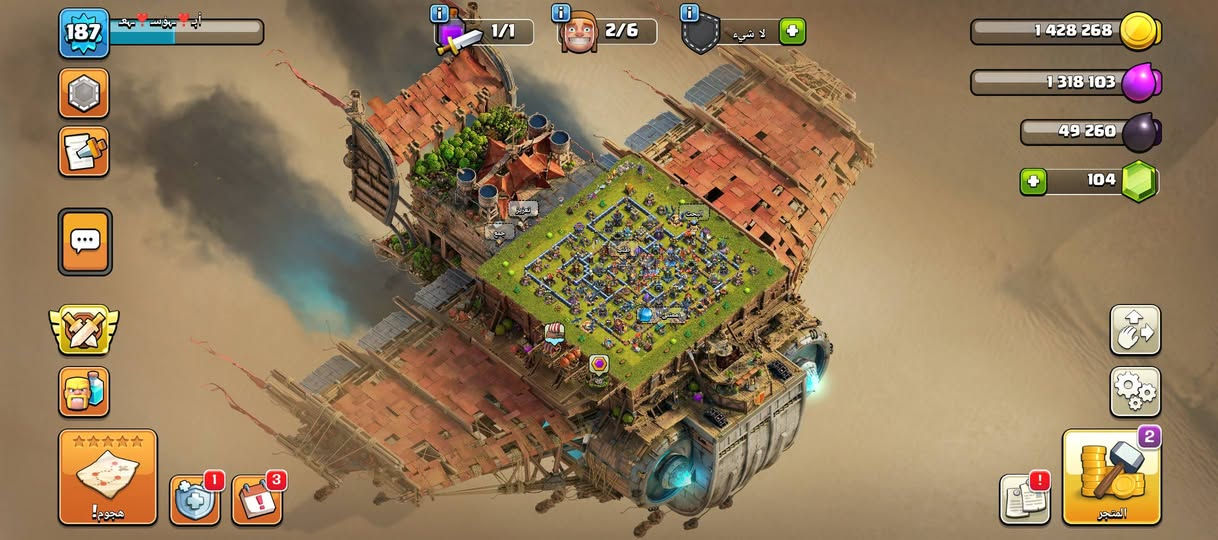This screenshot has height=540, width=1218.
Task: Open the Attack map button
Action: click(x=107, y=476)
